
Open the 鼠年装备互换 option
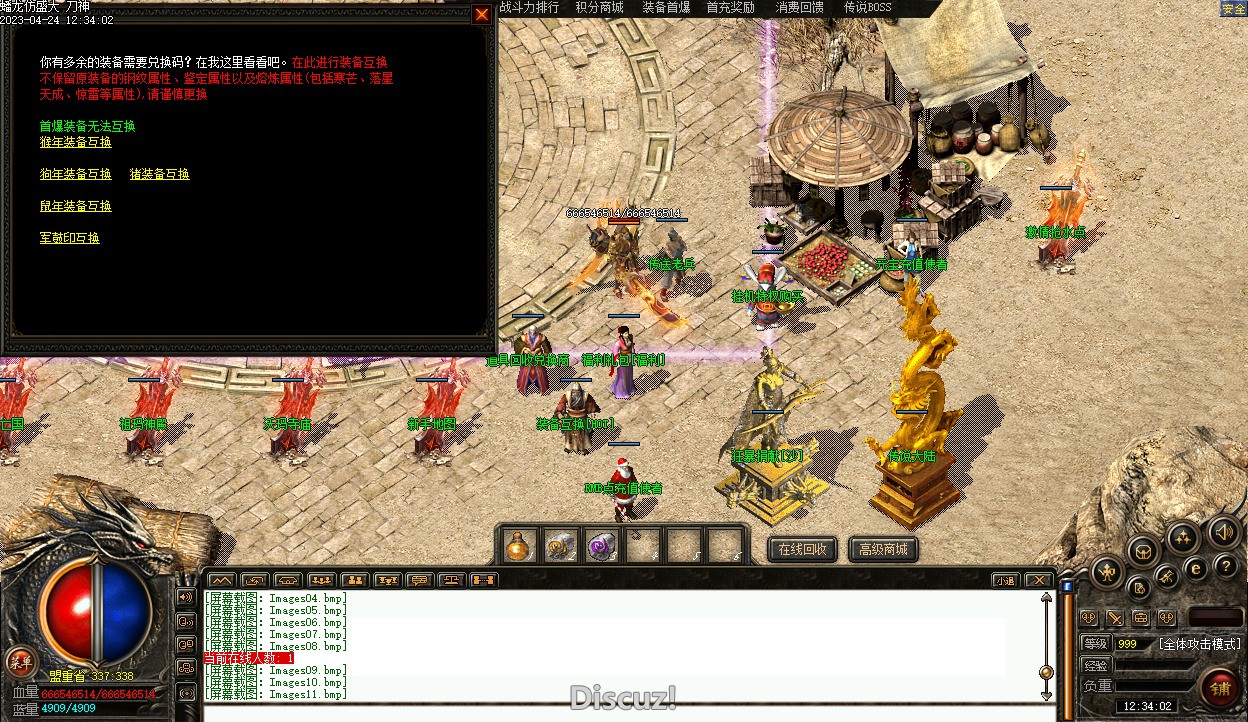75,206
